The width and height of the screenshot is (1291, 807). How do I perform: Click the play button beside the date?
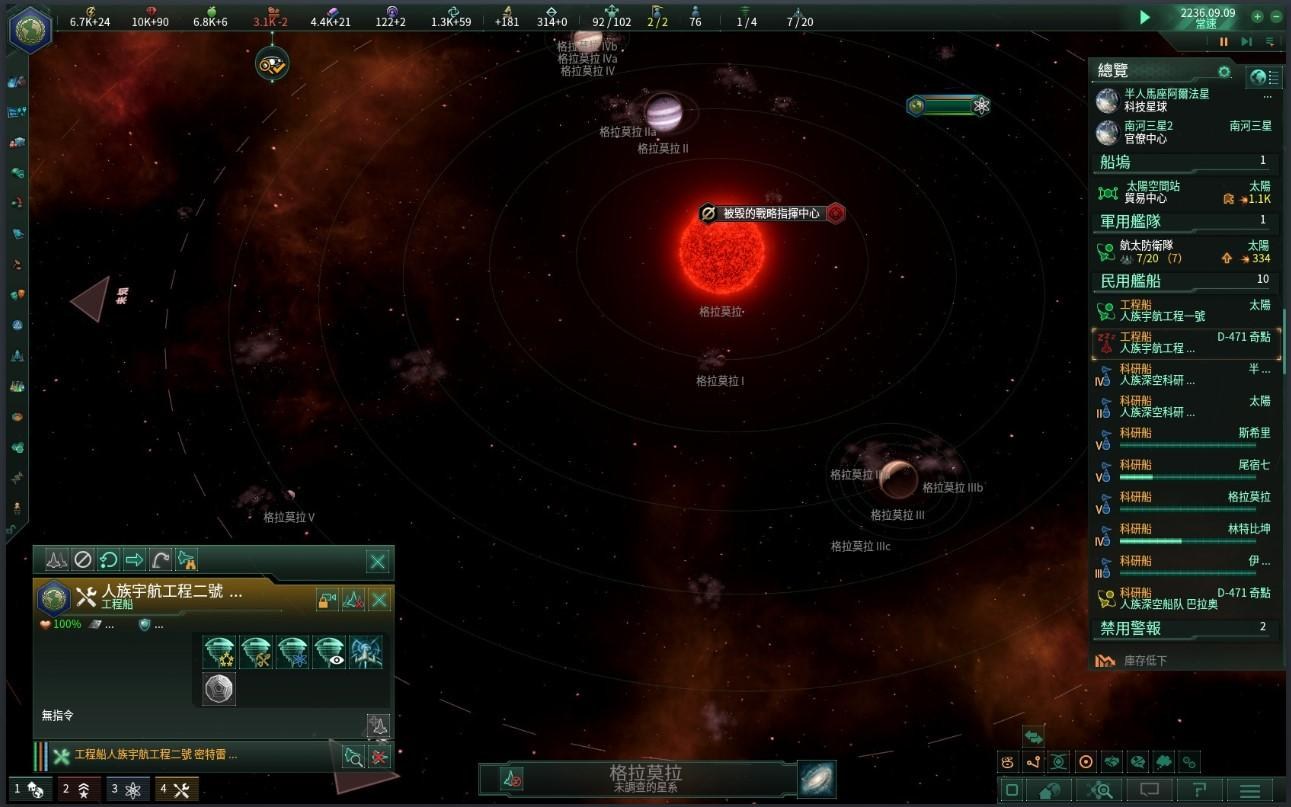click(x=1145, y=17)
